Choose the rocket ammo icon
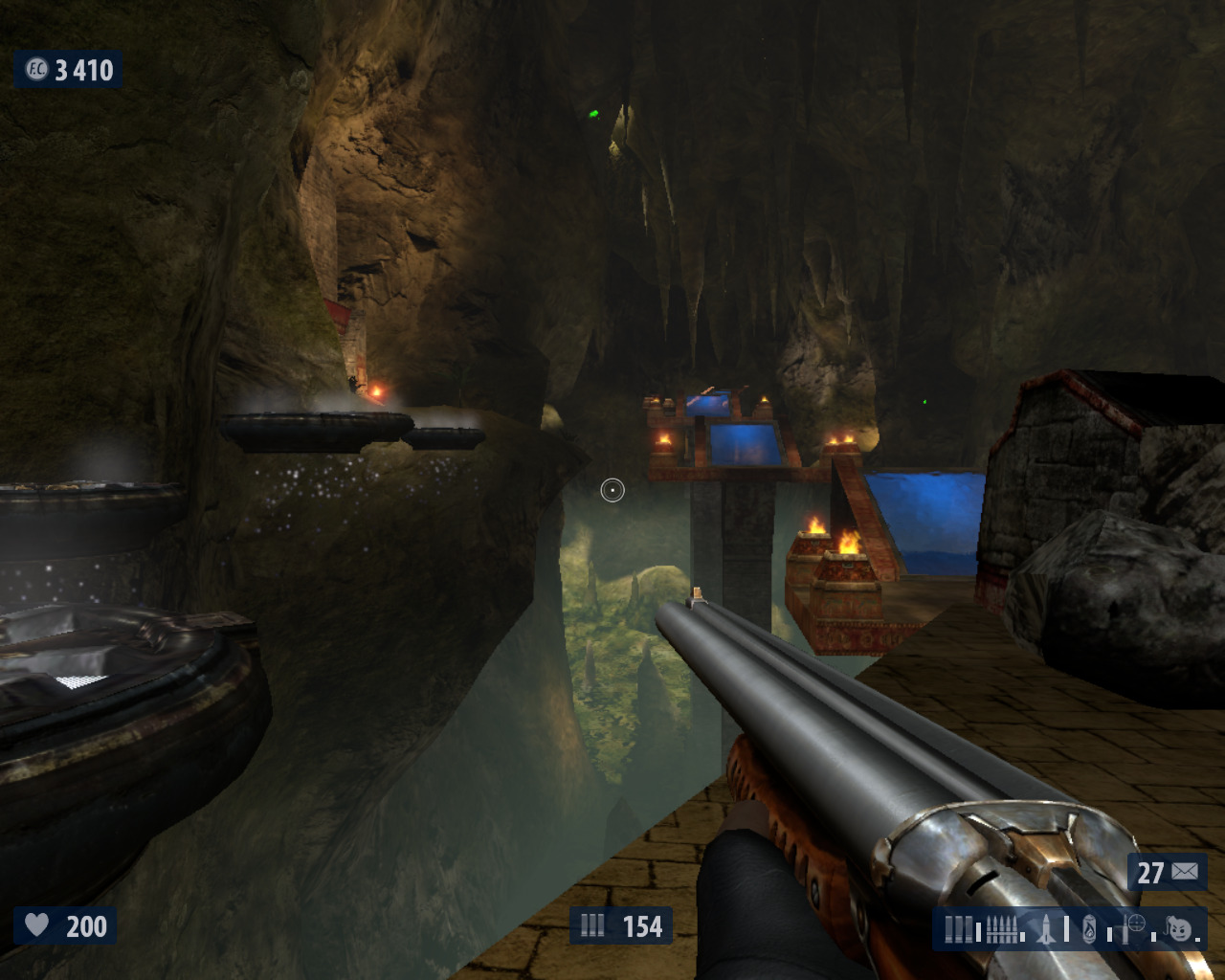Image resolution: width=1225 pixels, height=980 pixels. click(1045, 928)
